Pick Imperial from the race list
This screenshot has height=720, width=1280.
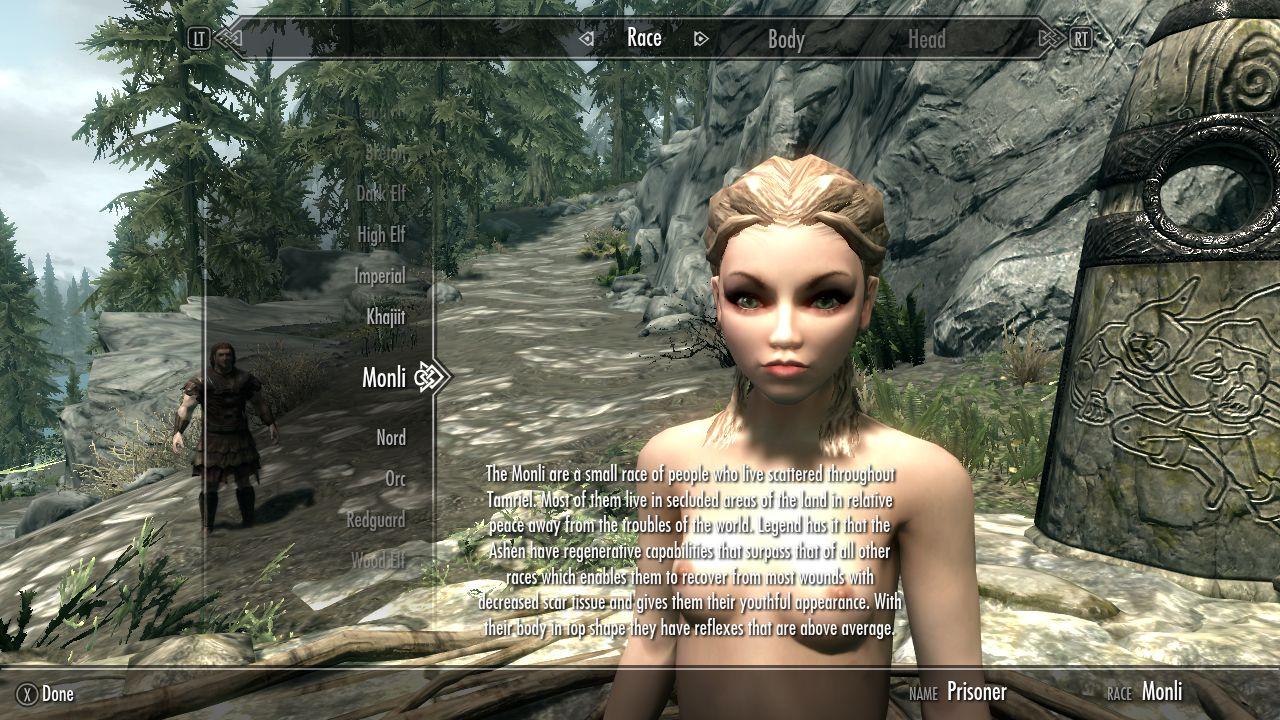coord(380,276)
